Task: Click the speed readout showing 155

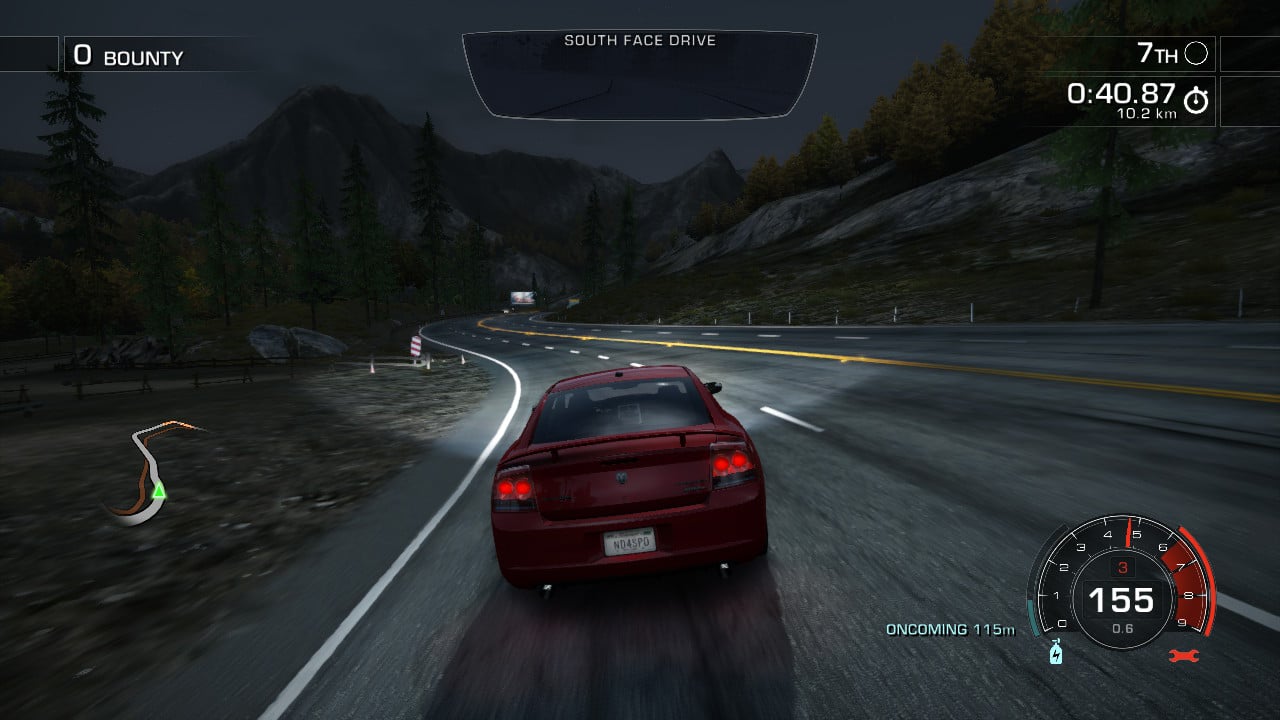Action: 1124,602
